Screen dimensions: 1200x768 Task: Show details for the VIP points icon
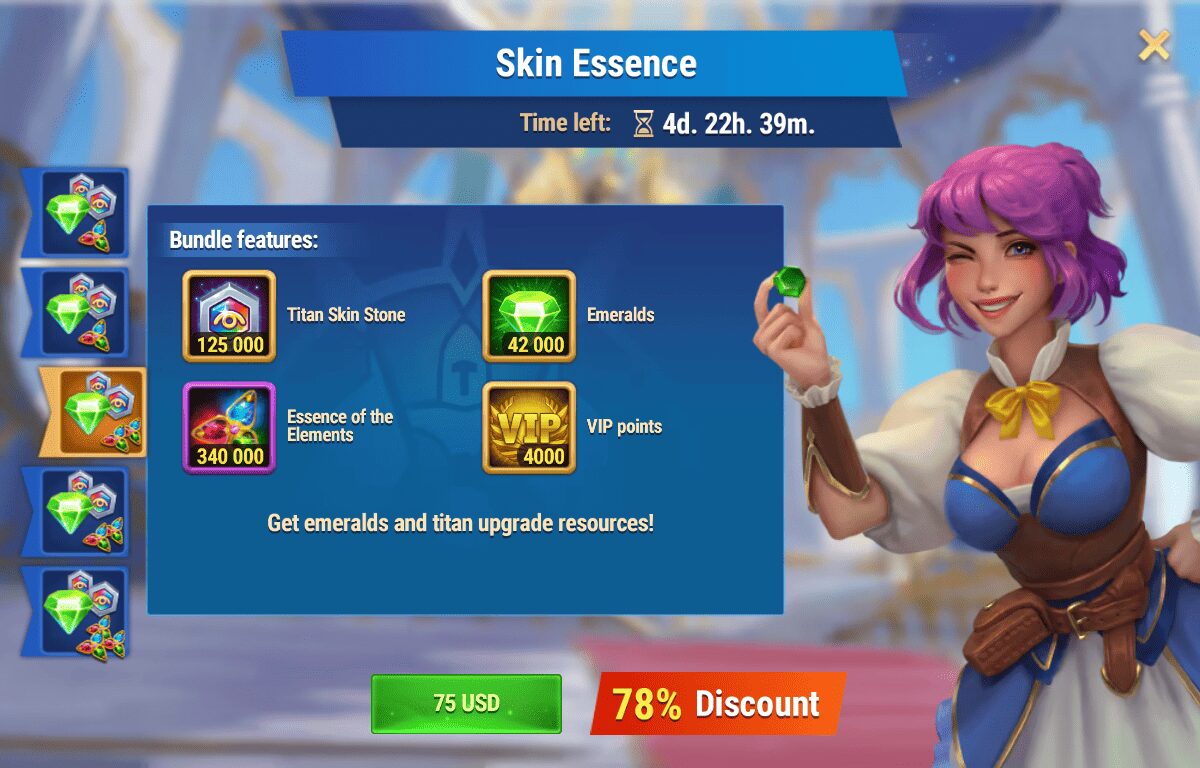pos(529,427)
